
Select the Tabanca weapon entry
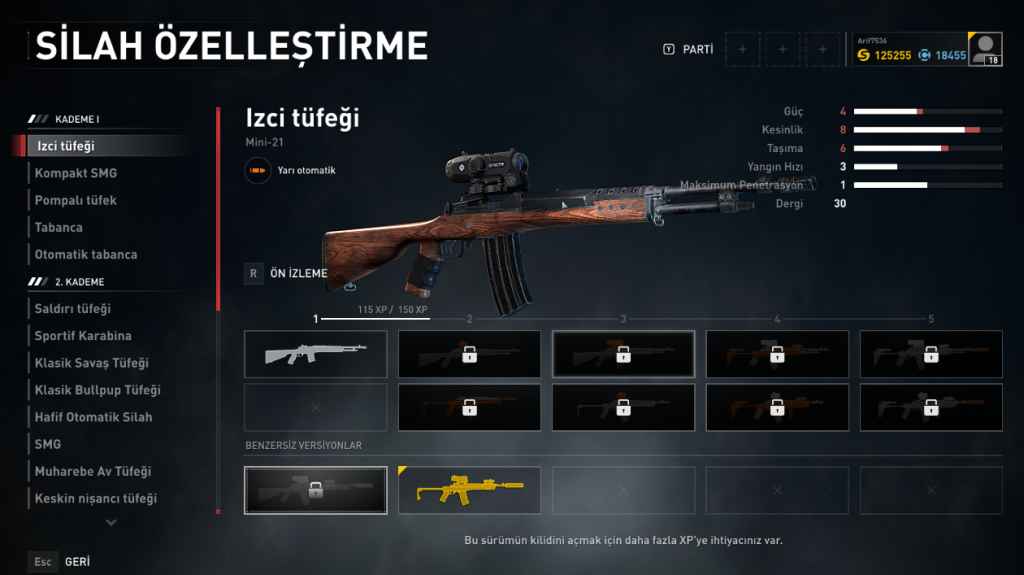point(59,227)
